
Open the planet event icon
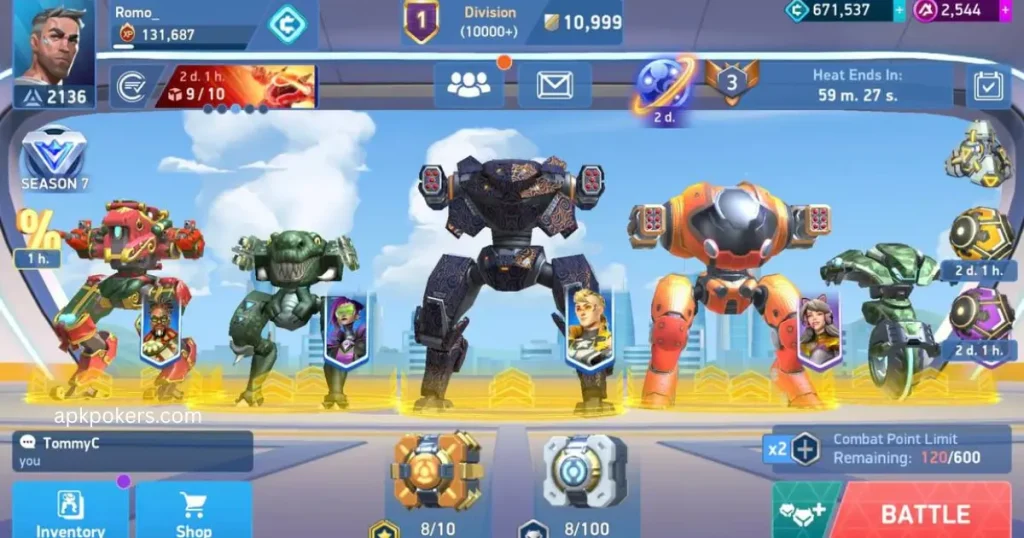coord(664,82)
